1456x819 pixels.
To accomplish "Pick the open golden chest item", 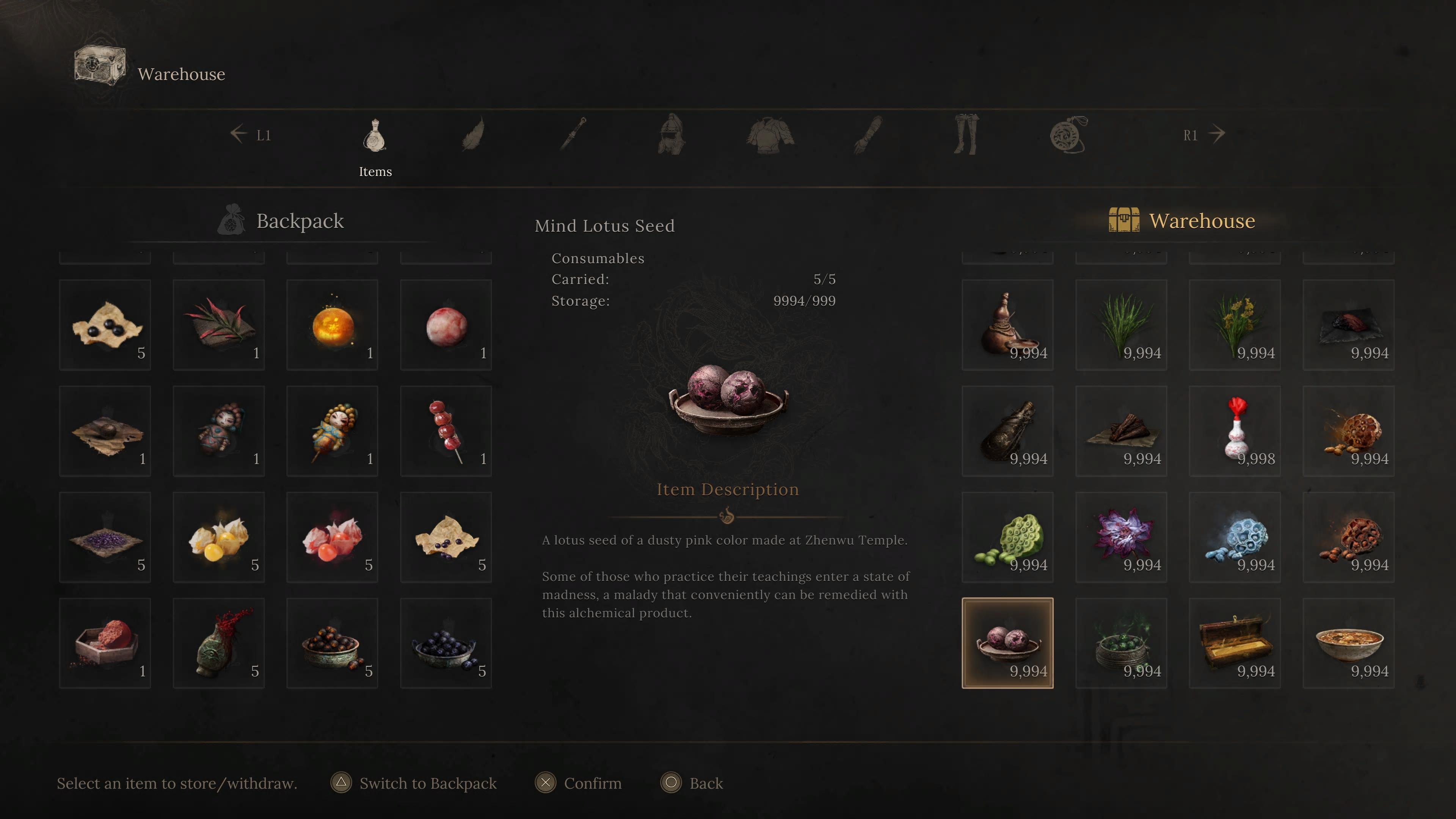I will pos(1235,643).
